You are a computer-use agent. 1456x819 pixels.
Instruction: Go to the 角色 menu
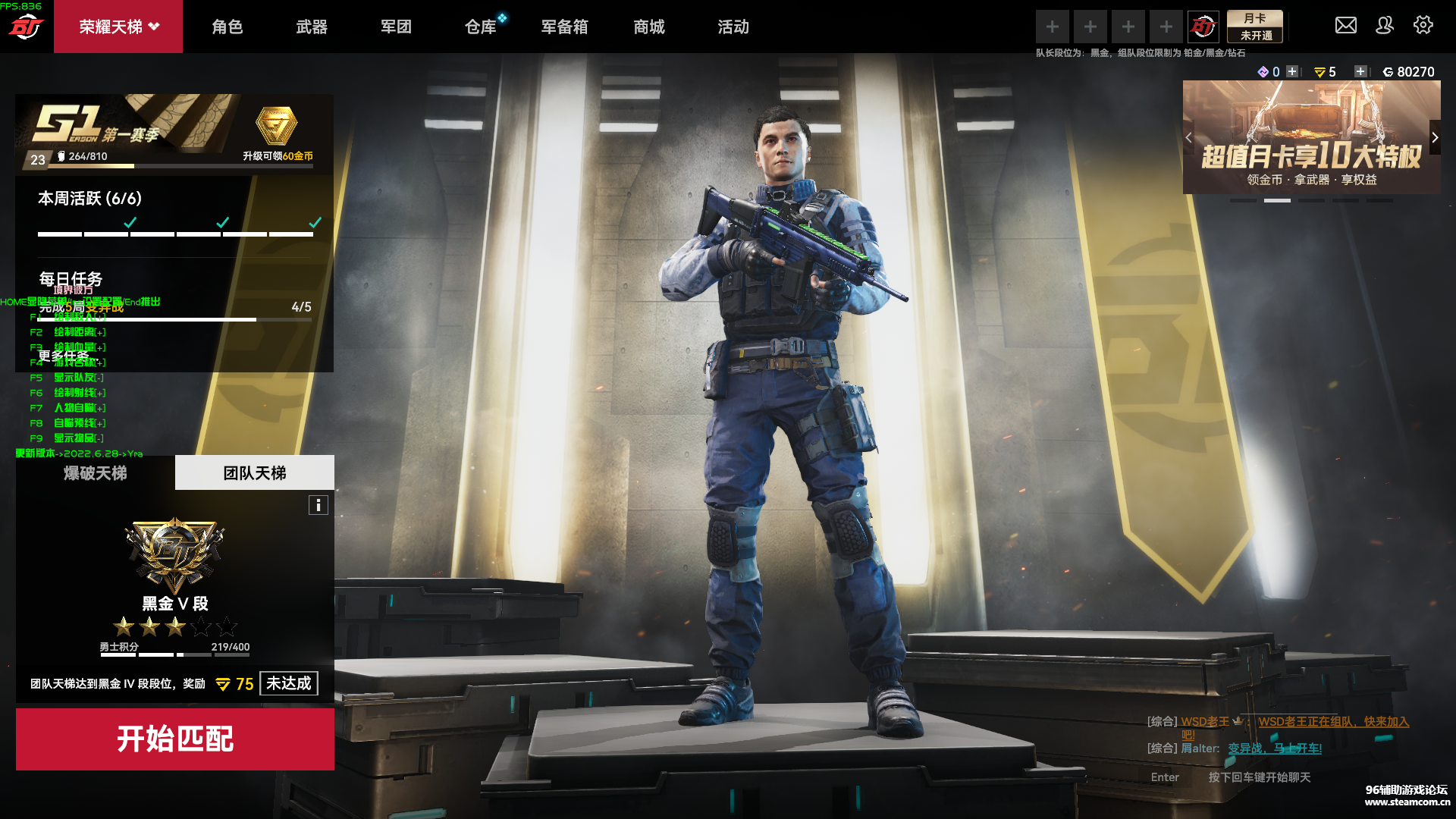pyautogui.click(x=227, y=27)
